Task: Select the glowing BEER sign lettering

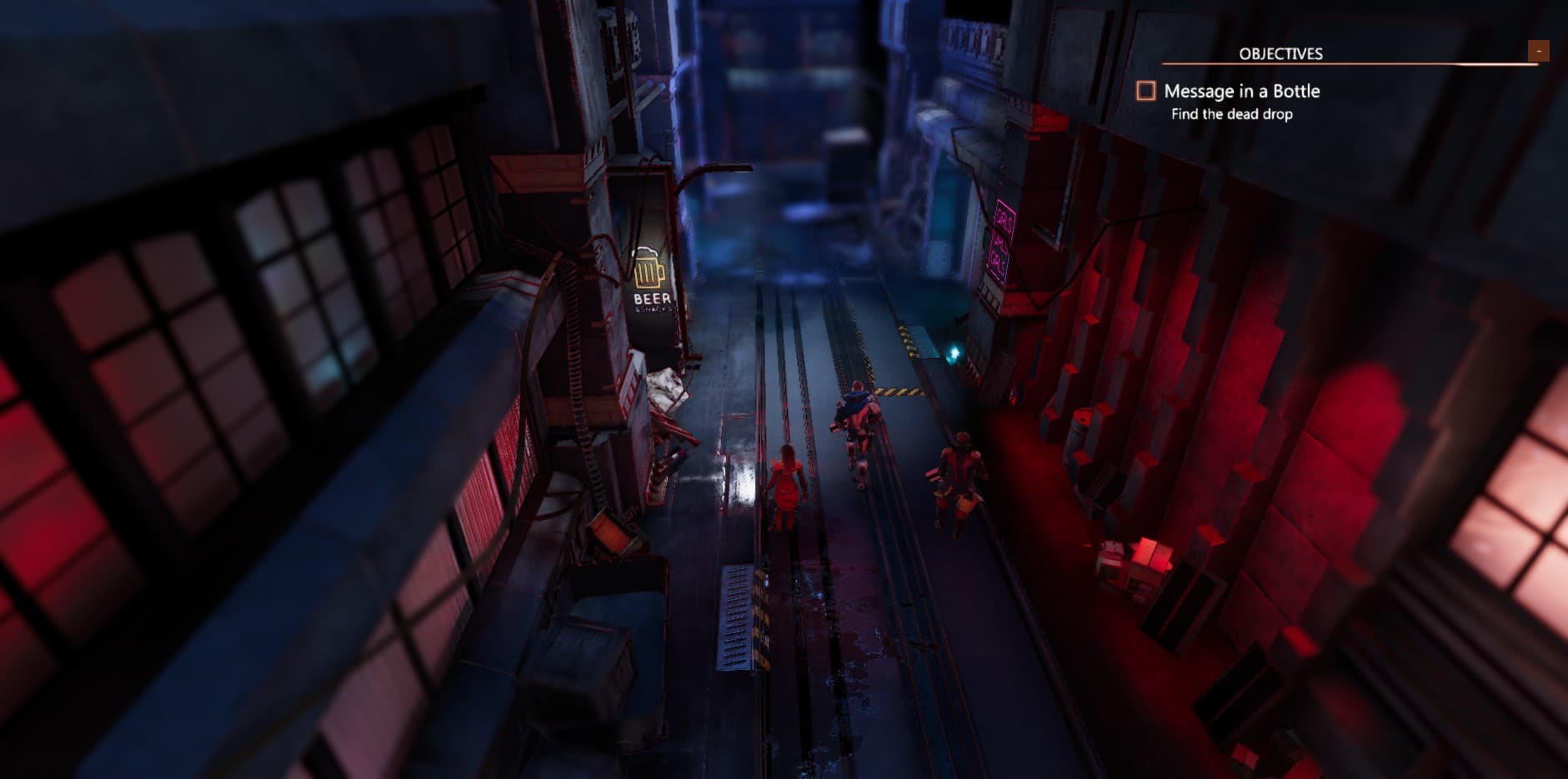Action: pyautogui.click(x=650, y=297)
